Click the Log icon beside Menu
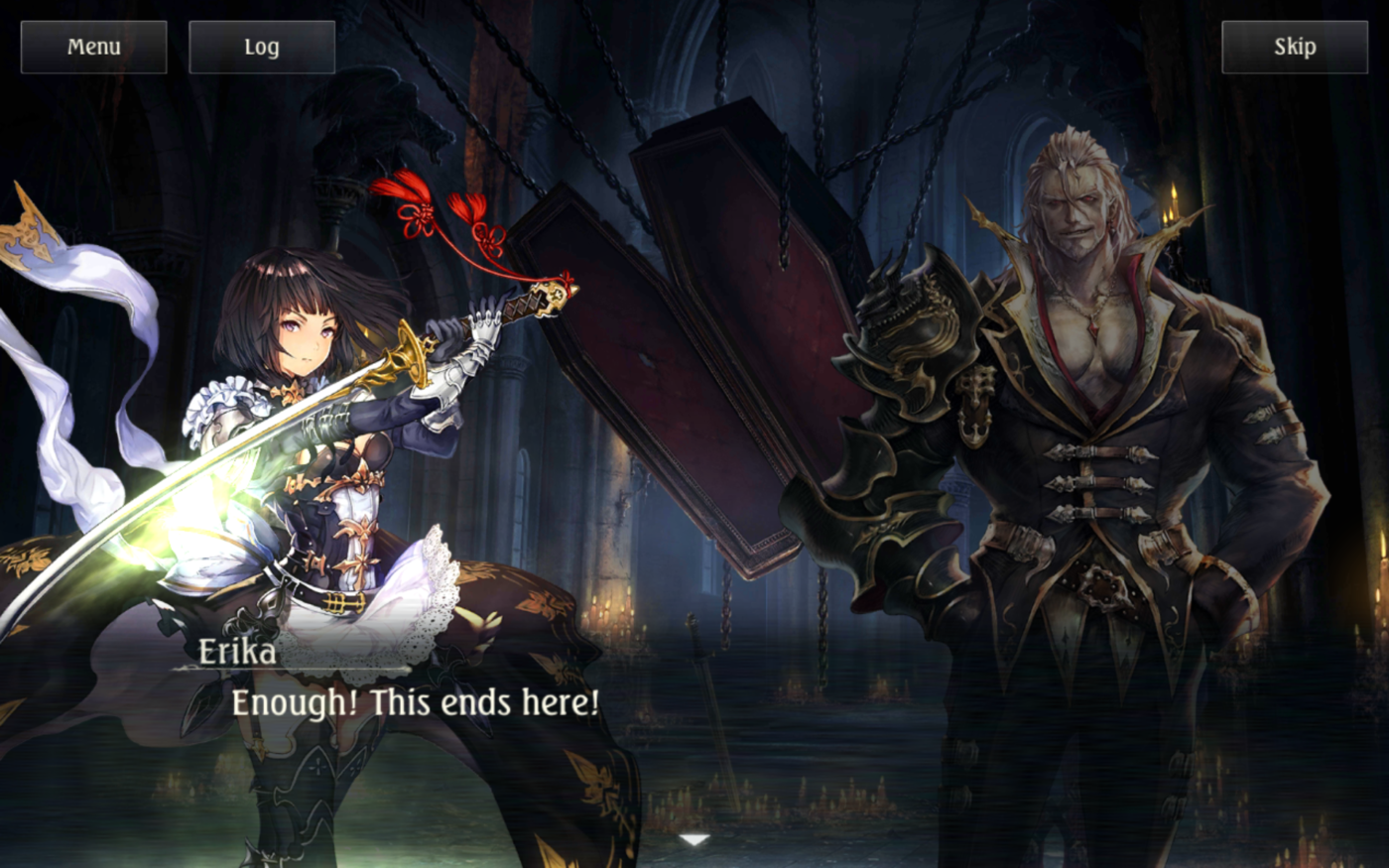 click(260, 45)
